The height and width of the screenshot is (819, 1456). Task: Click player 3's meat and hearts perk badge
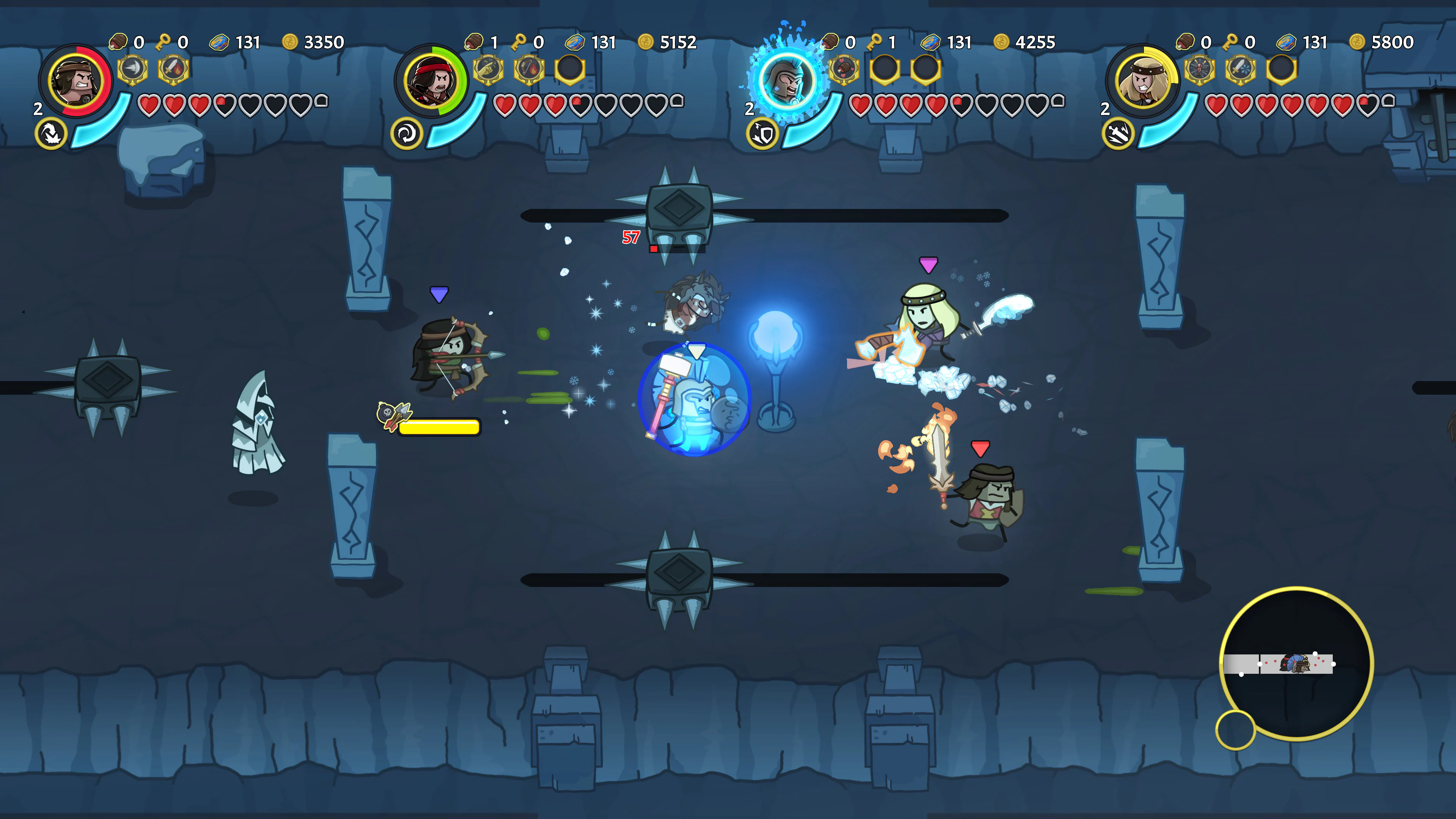tap(844, 69)
